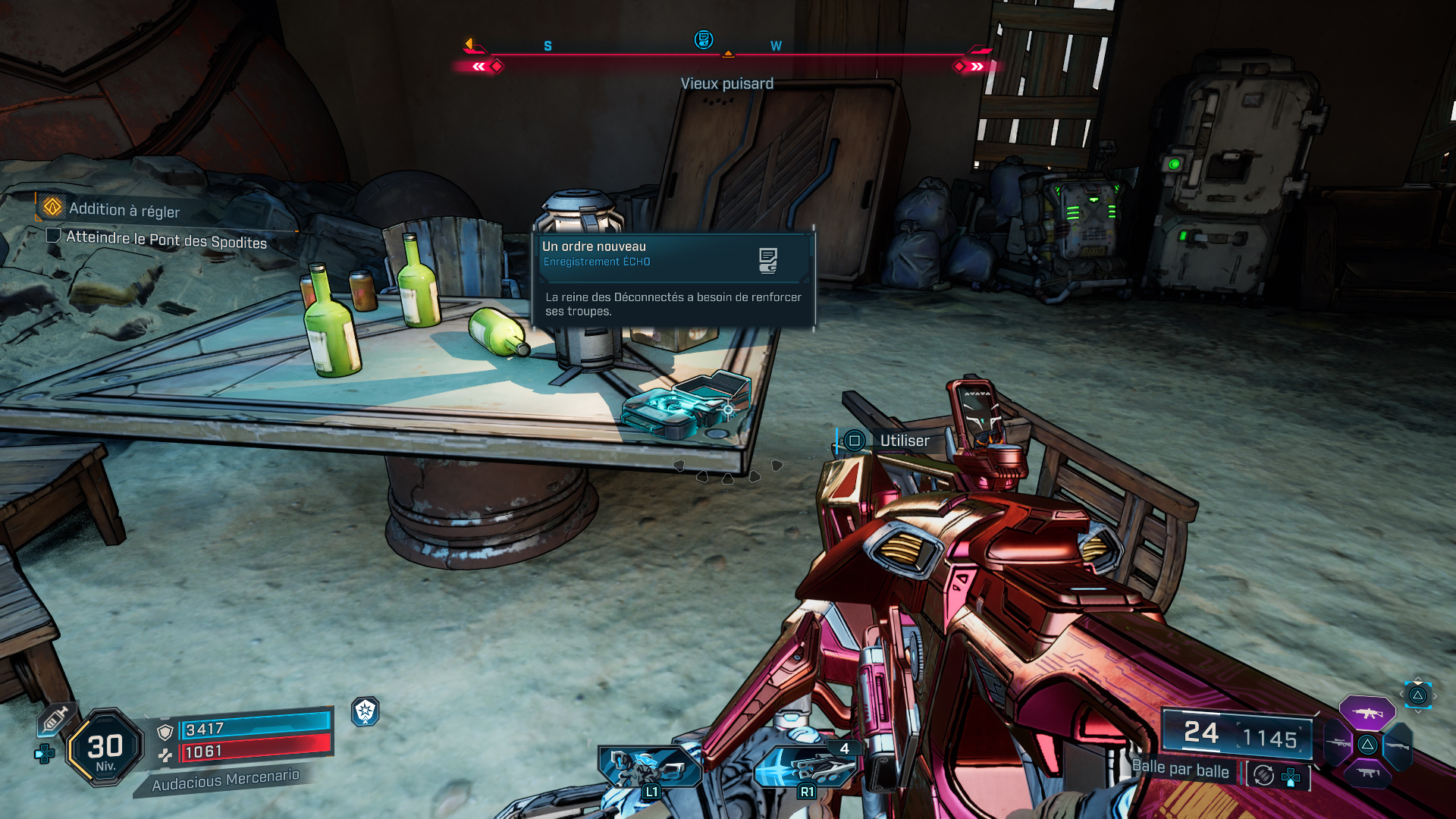Toggle the Balle par balle fire mode
1456x819 pixels.
pyautogui.click(x=1180, y=769)
